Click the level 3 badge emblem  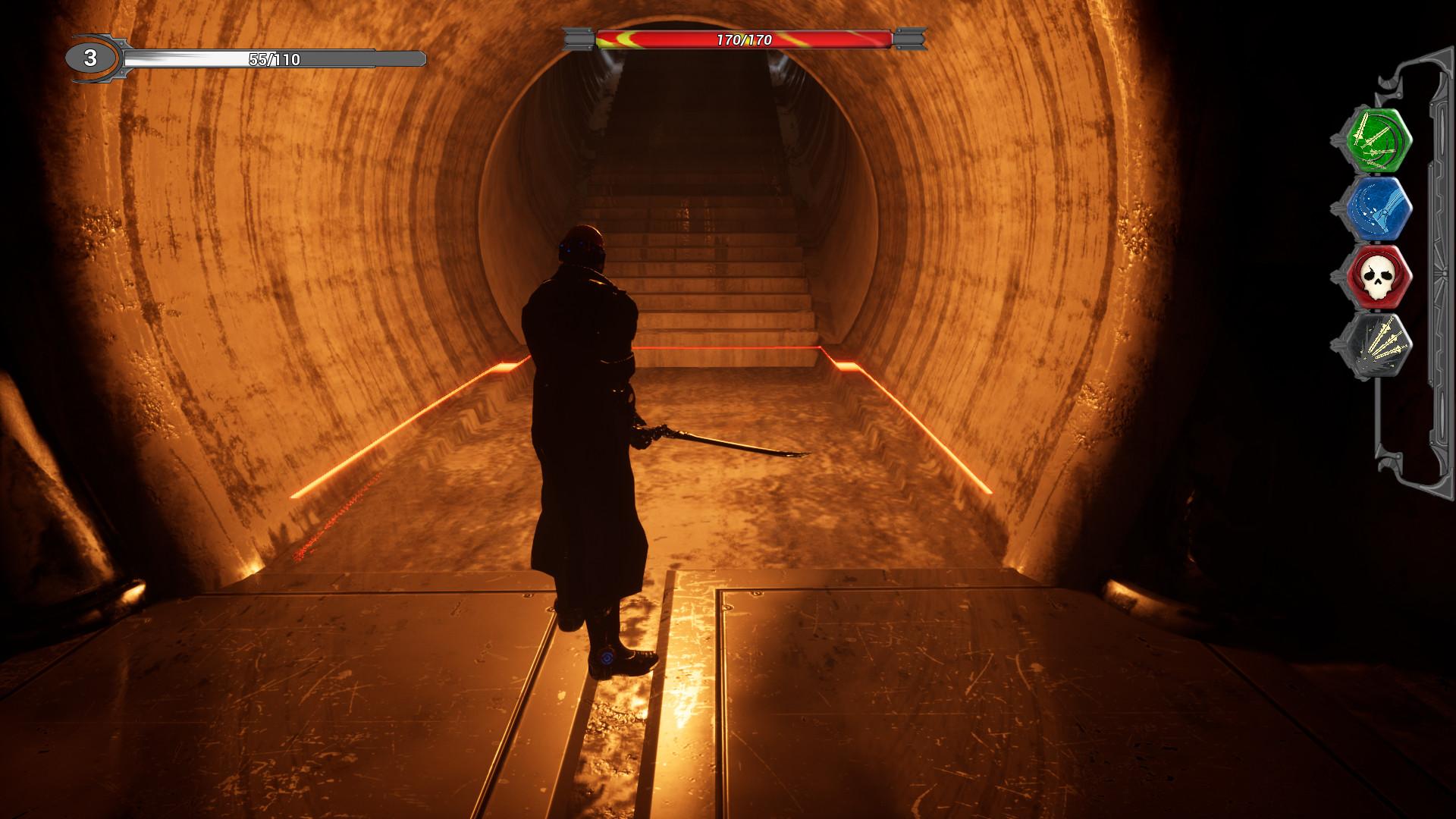[x=90, y=57]
